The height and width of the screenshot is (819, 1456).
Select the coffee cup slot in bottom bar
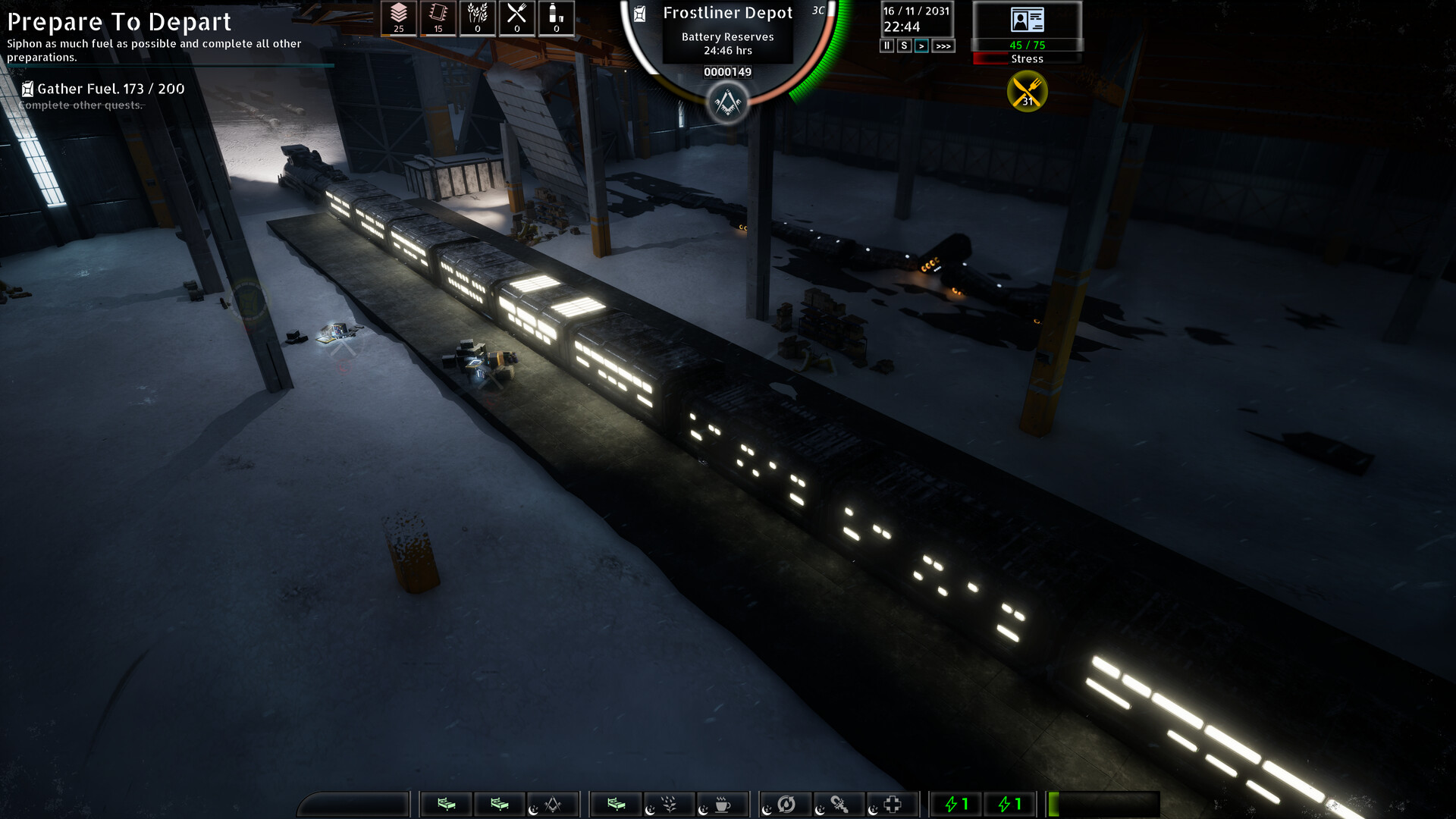(722, 805)
